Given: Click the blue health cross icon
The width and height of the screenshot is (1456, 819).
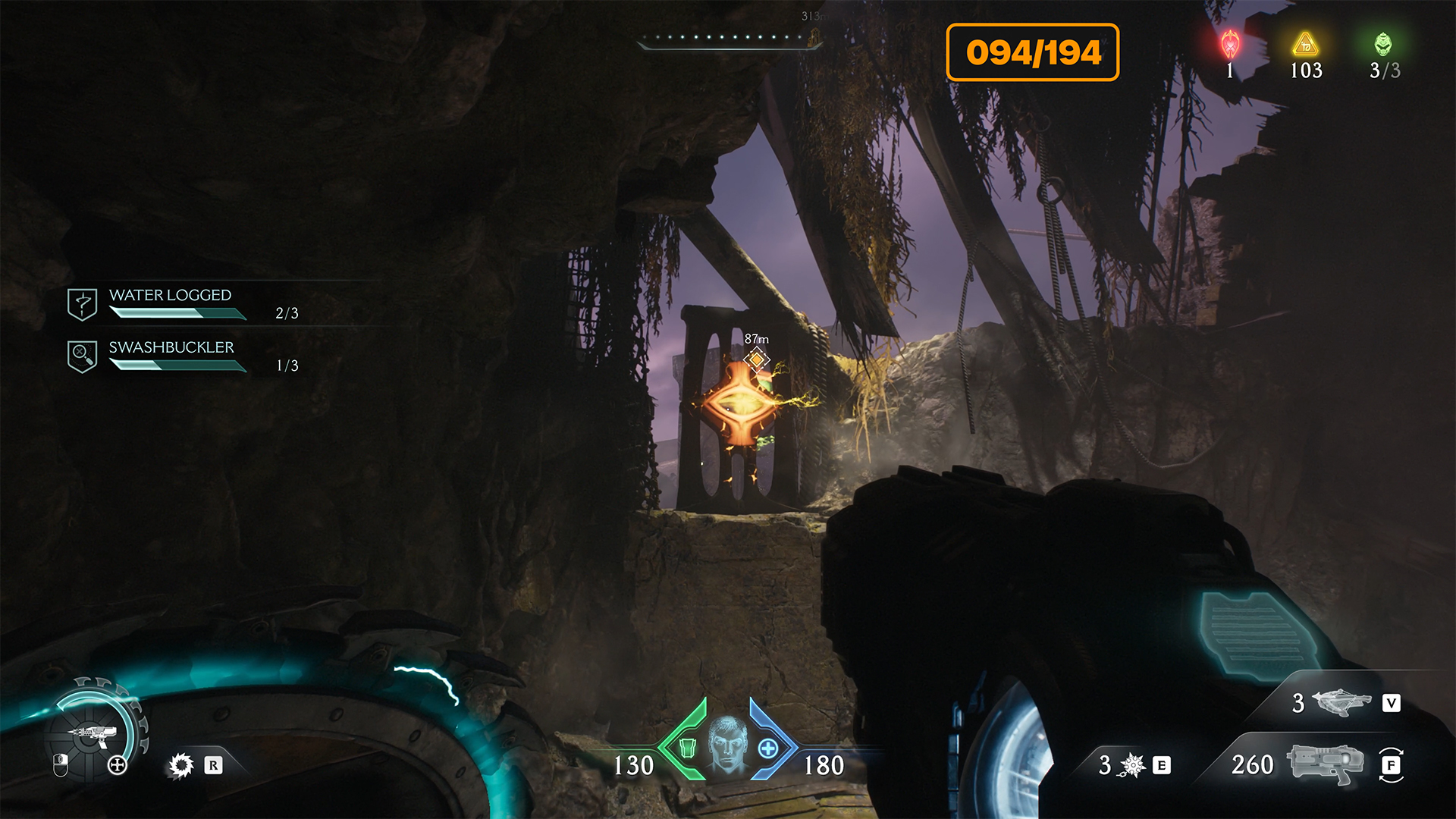Looking at the screenshot, I should [x=768, y=748].
